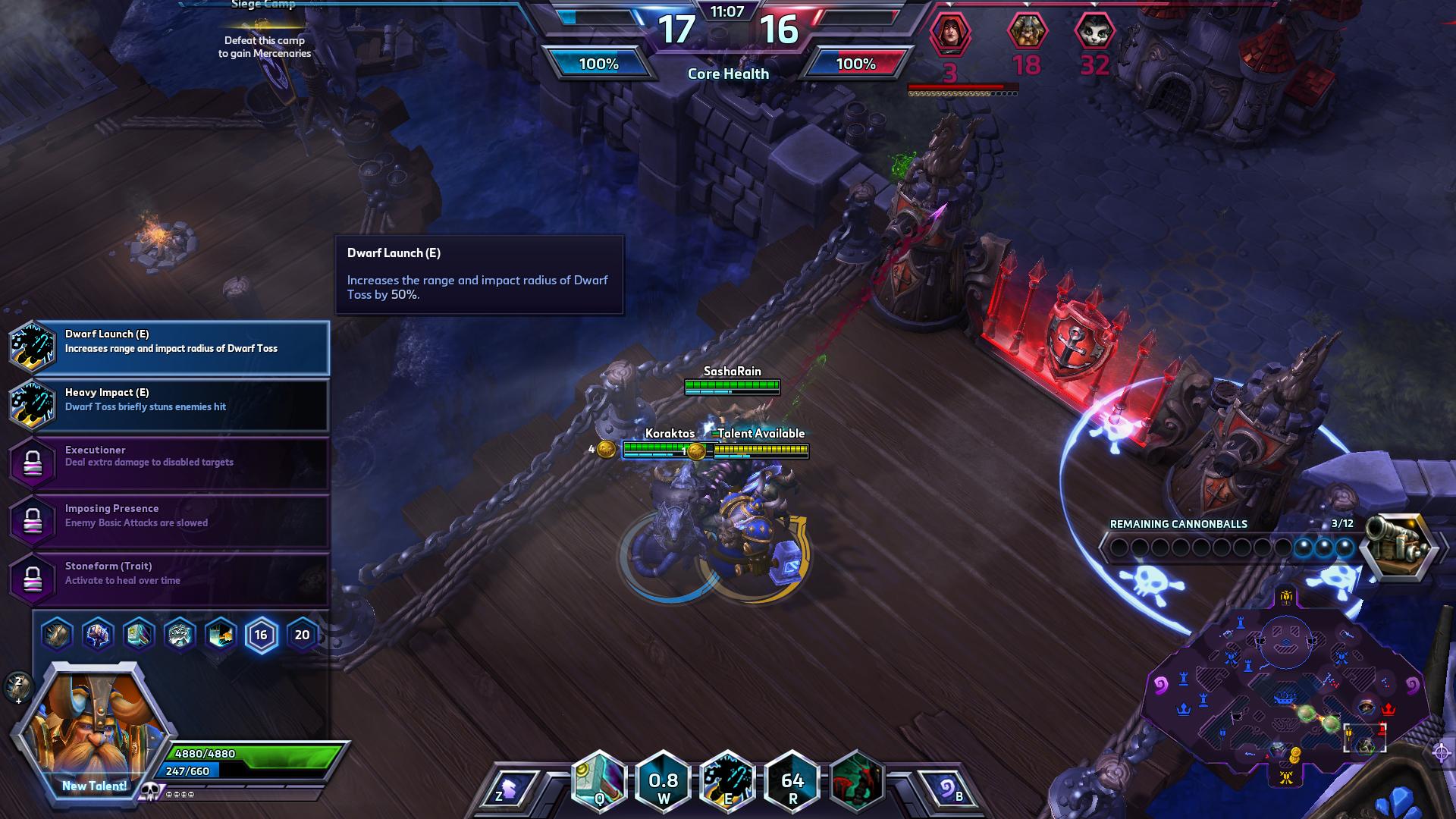Use the E Dwarf Toss ability

coord(728,781)
